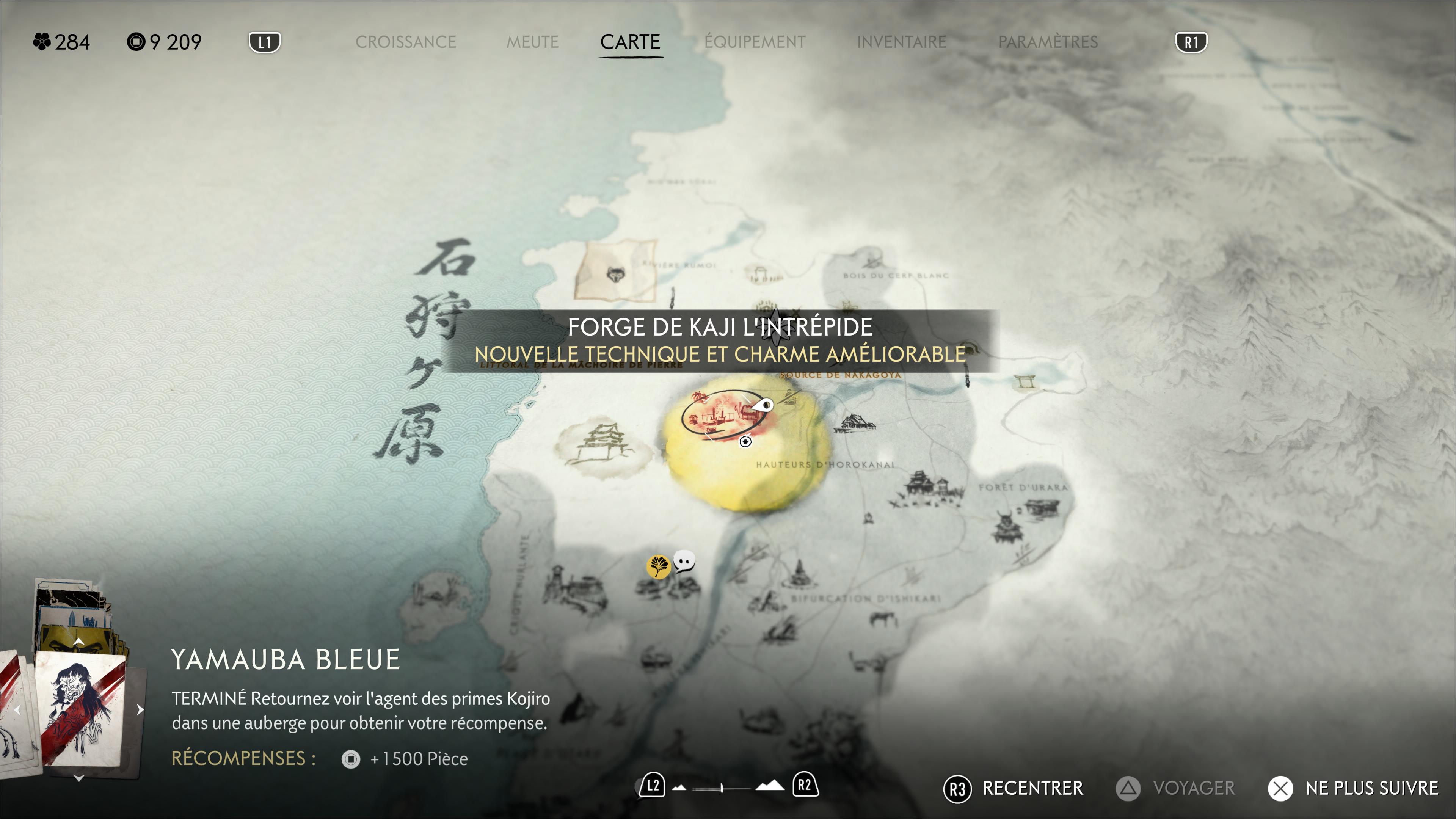Show the previous quest card with left arrow
1456x819 pixels.
[x=17, y=710]
